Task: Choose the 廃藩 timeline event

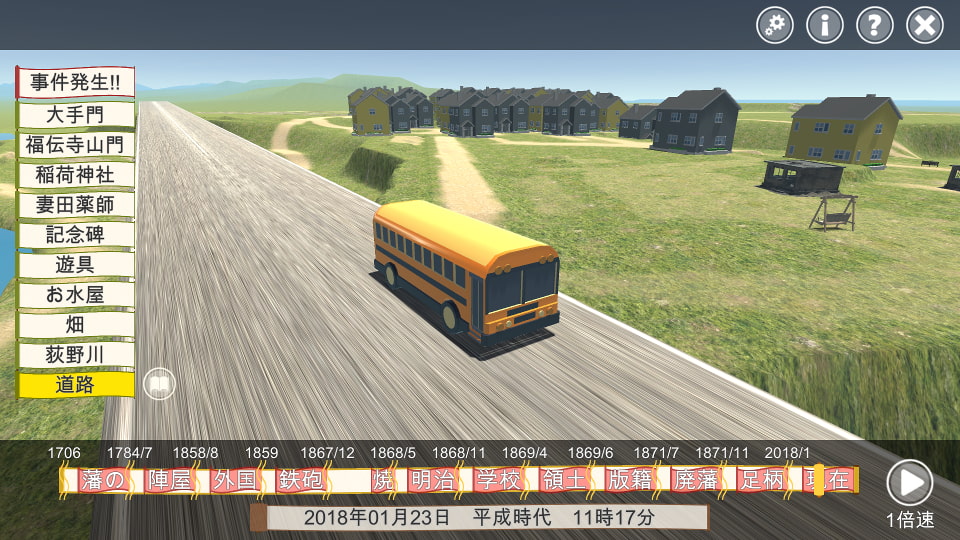Action: point(696,481)
